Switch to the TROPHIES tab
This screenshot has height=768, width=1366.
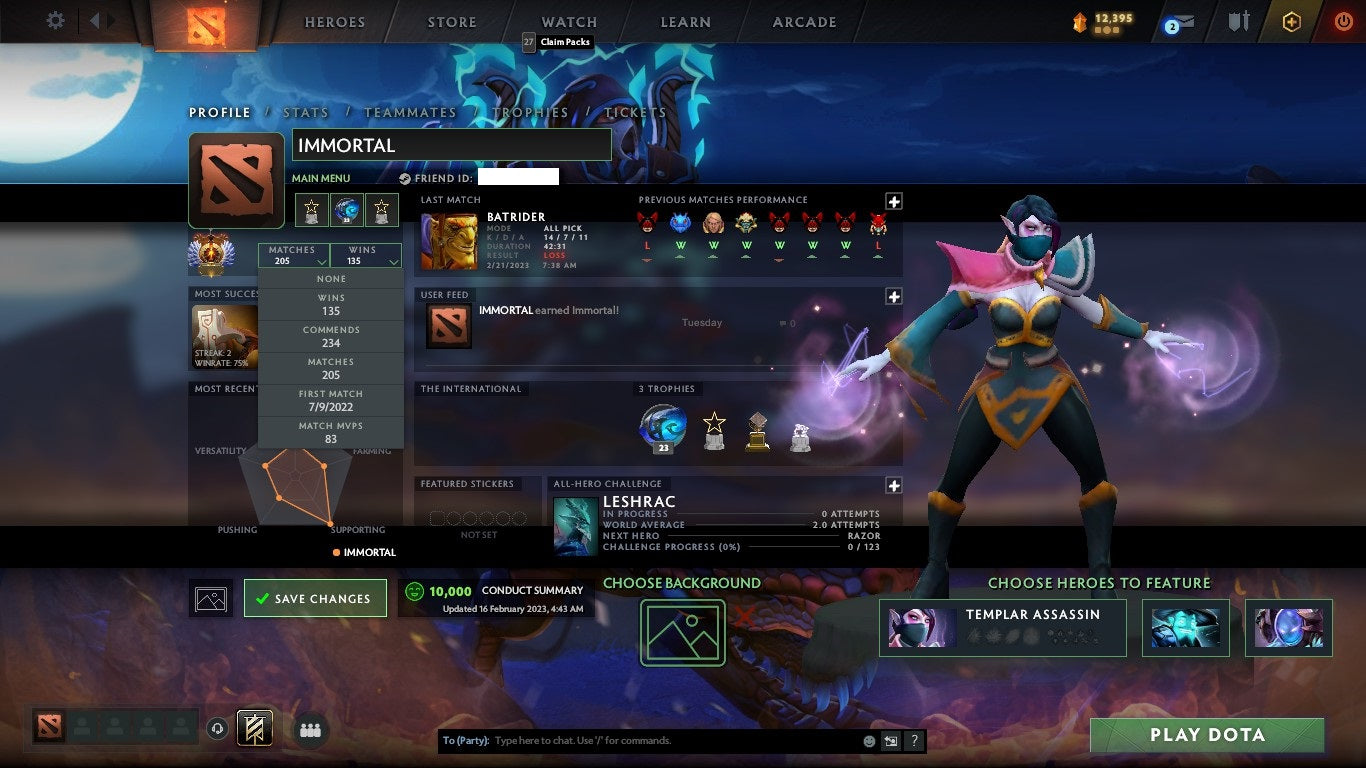click(x=532, y=113)
